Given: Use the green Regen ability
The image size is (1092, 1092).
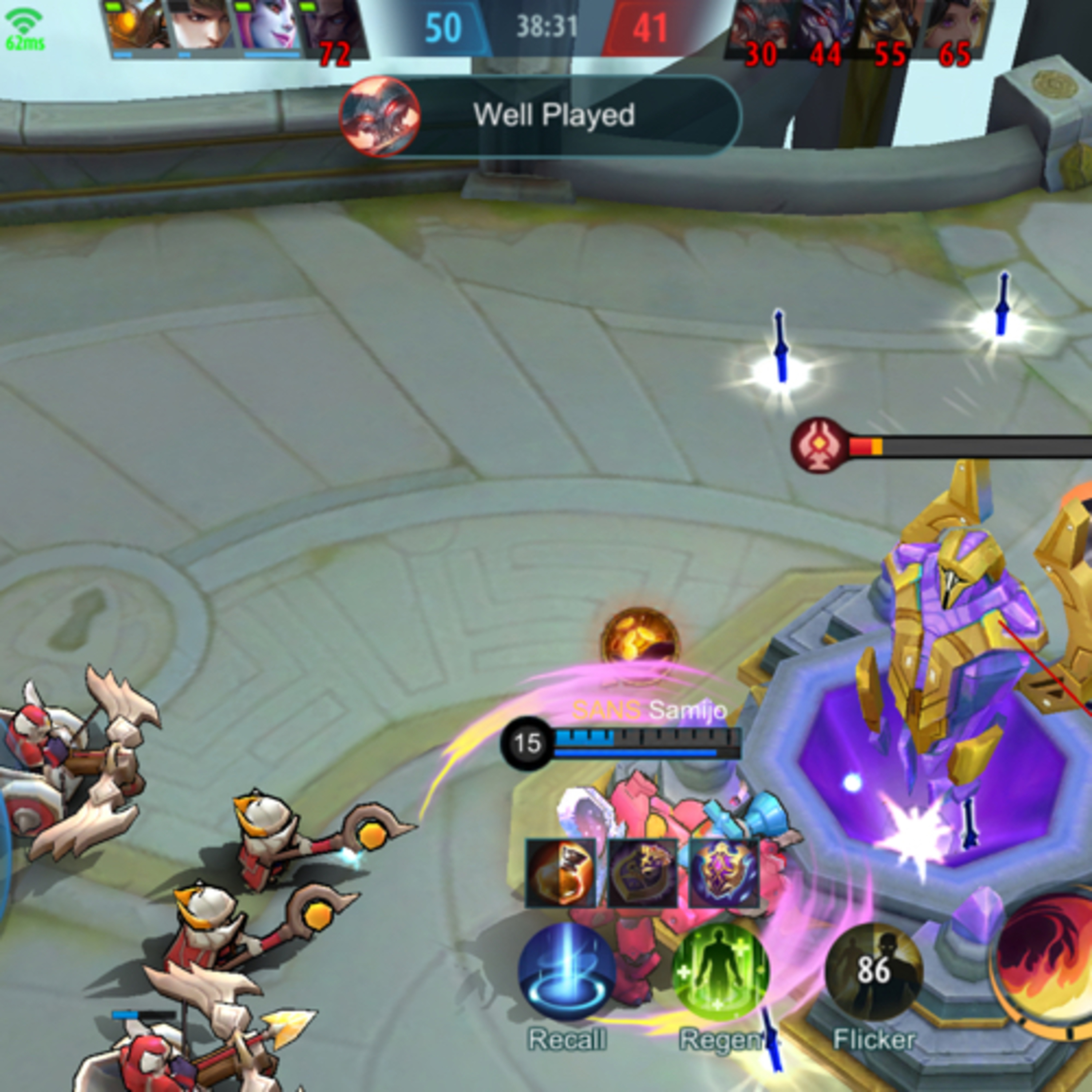Looking at the screenshot, I should tap(721, 971).
